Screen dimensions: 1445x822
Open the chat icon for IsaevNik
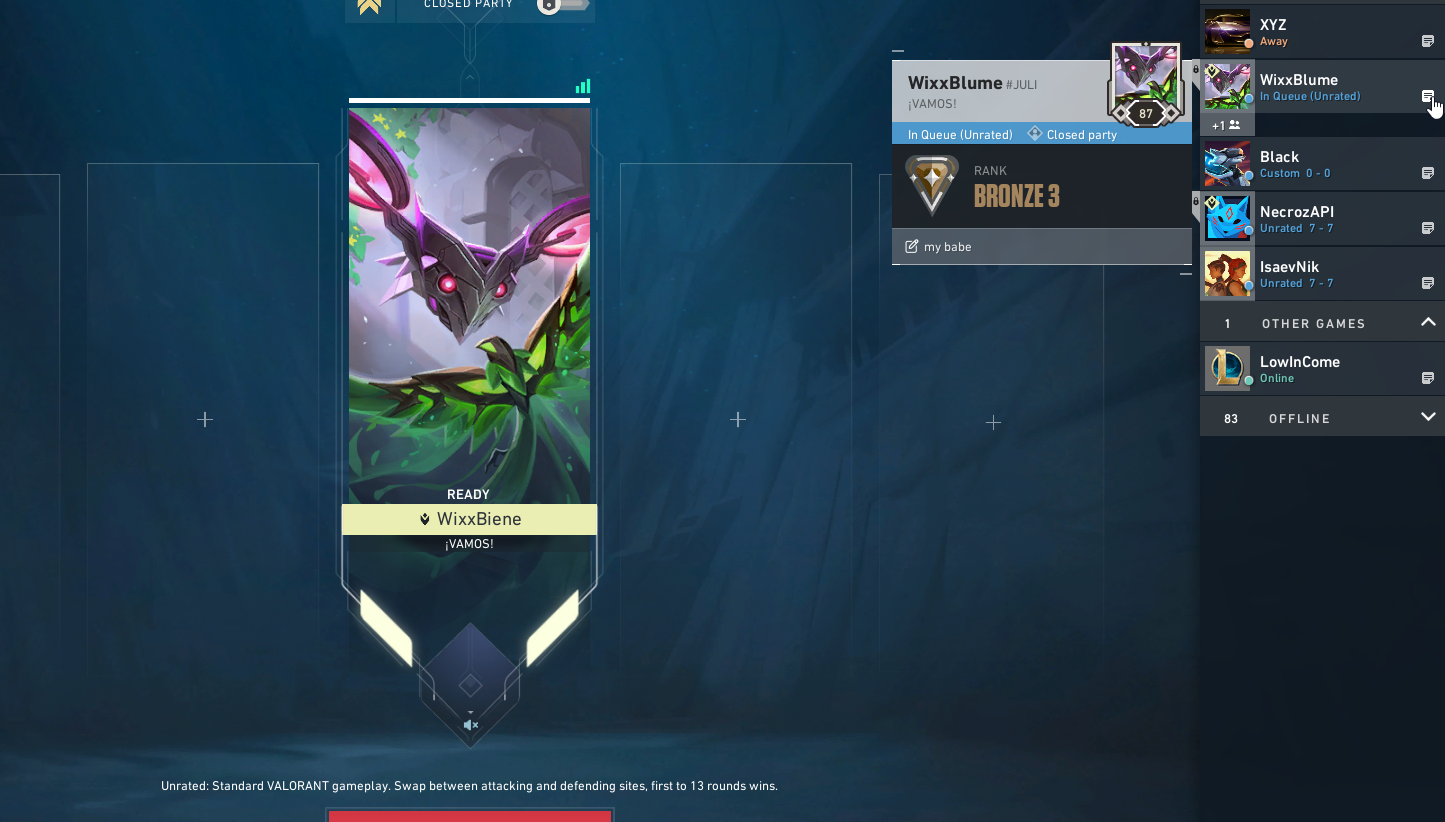[1428, 284]
